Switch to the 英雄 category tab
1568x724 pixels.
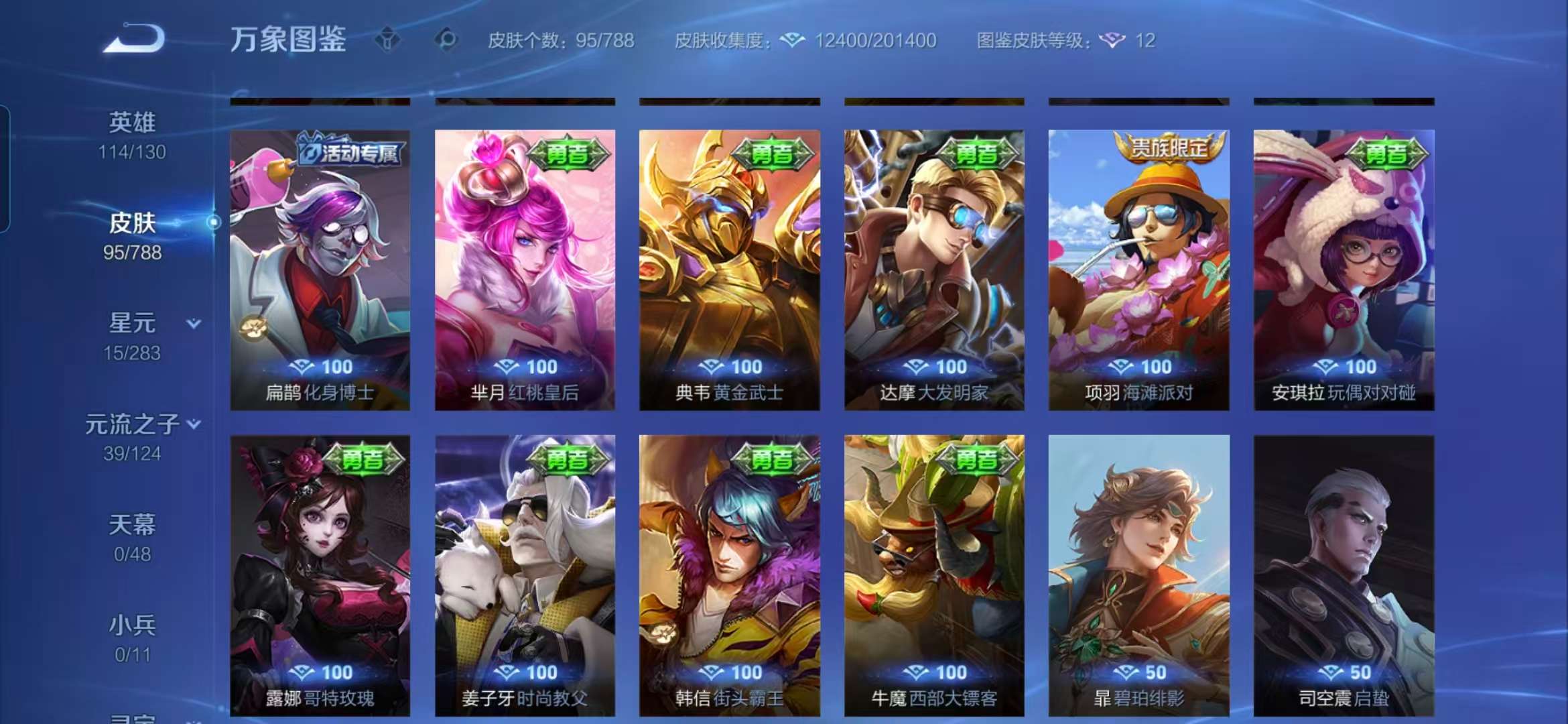point(133,122)
